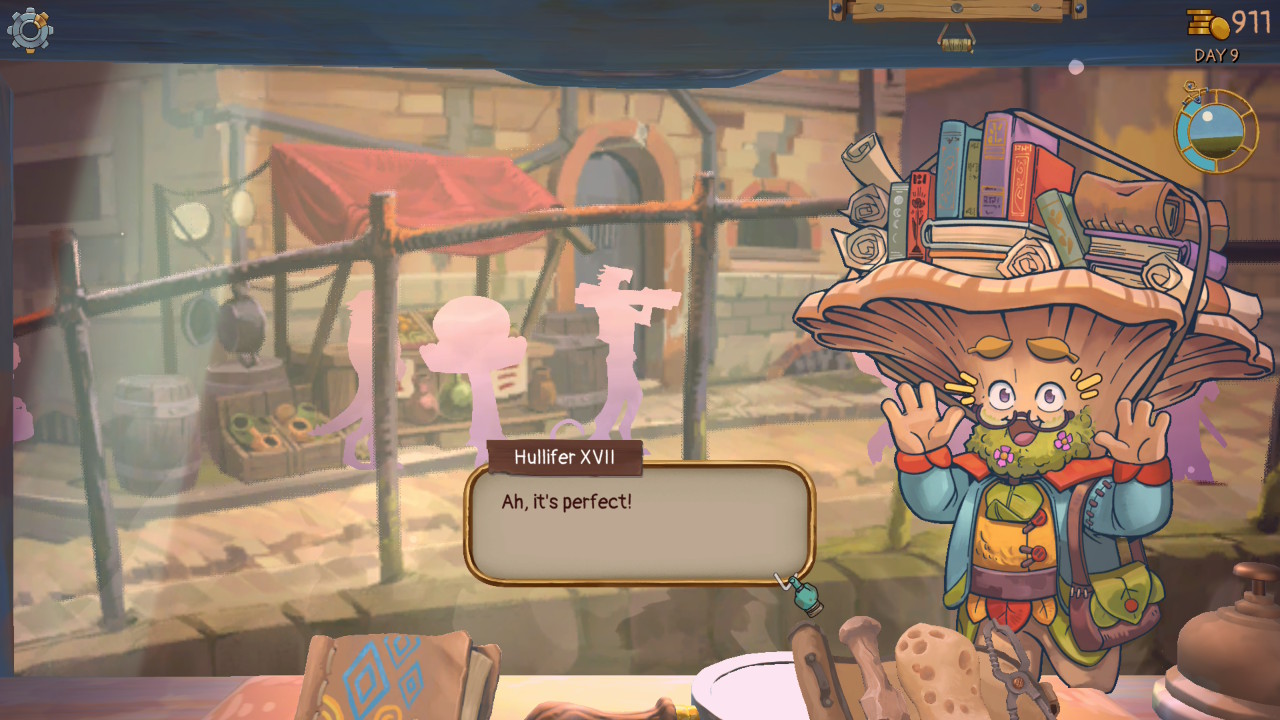Continue Hullifer XVII's dialogue box
The width and height of the screenshot is (1280, 720).
[639, 523]
